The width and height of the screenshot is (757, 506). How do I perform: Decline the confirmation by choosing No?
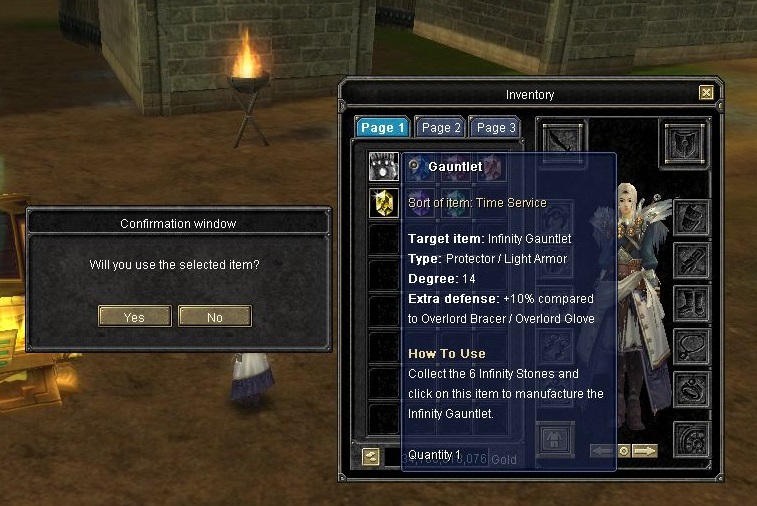click(214, 317)
